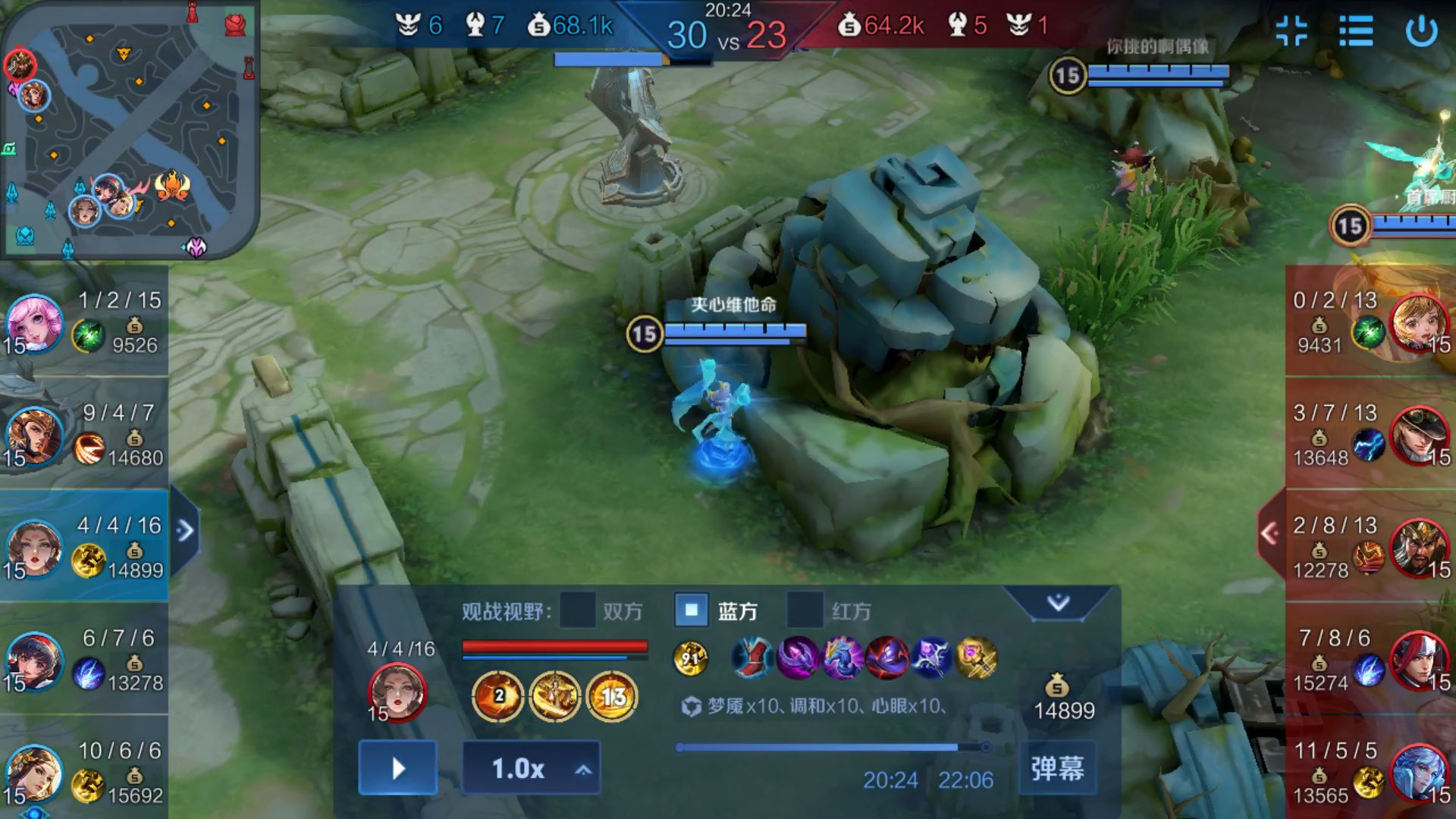The width and height of the screenshot is (1456, 819).
Task: Seek along the replay progress bar
Action: [x=834, y=748]
